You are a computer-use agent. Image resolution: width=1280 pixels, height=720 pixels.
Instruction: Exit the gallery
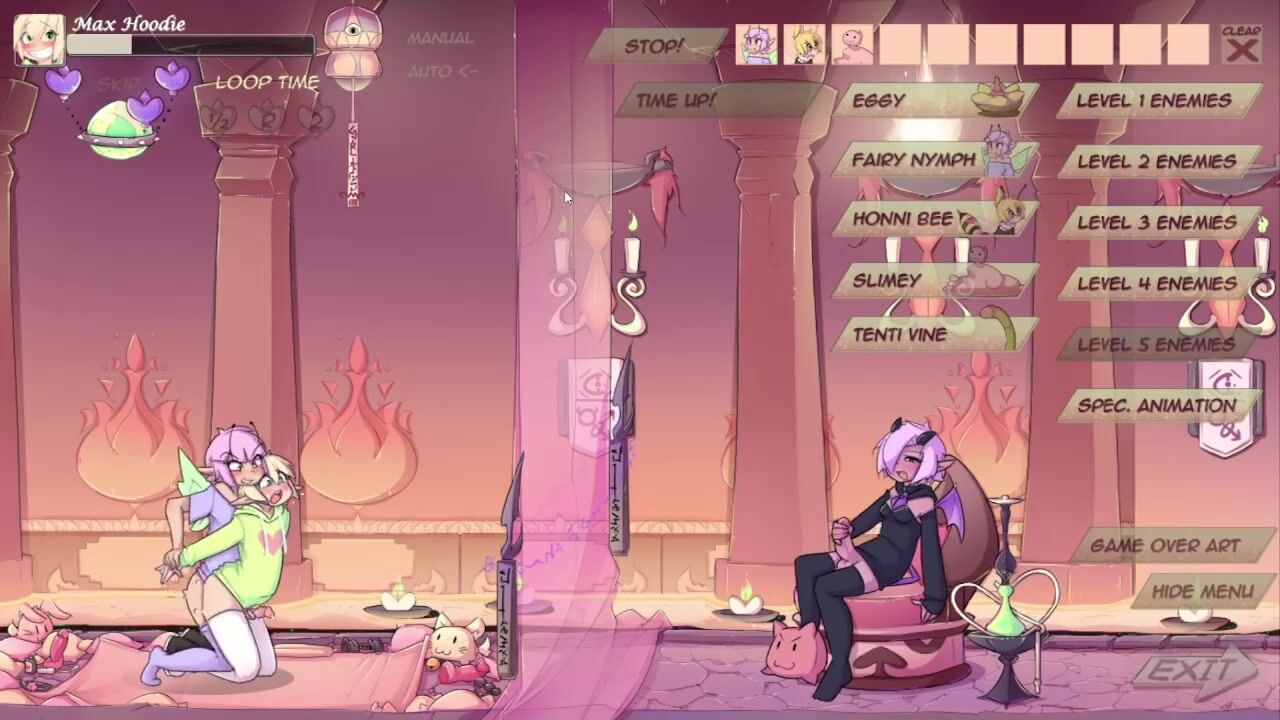click(x=1192, y=671)
